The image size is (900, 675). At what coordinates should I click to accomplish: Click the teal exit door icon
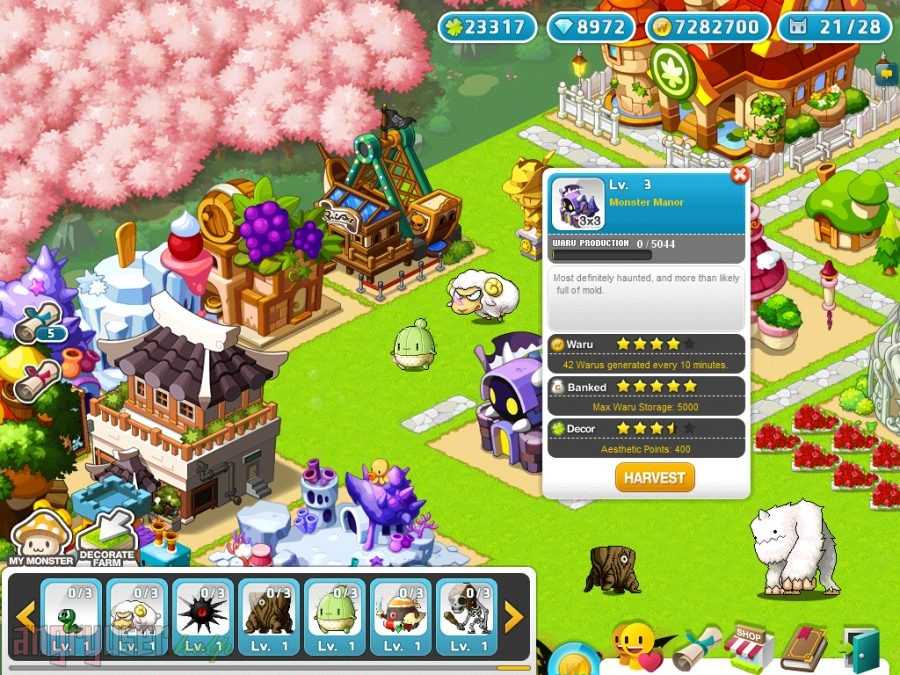click(860, 648)
